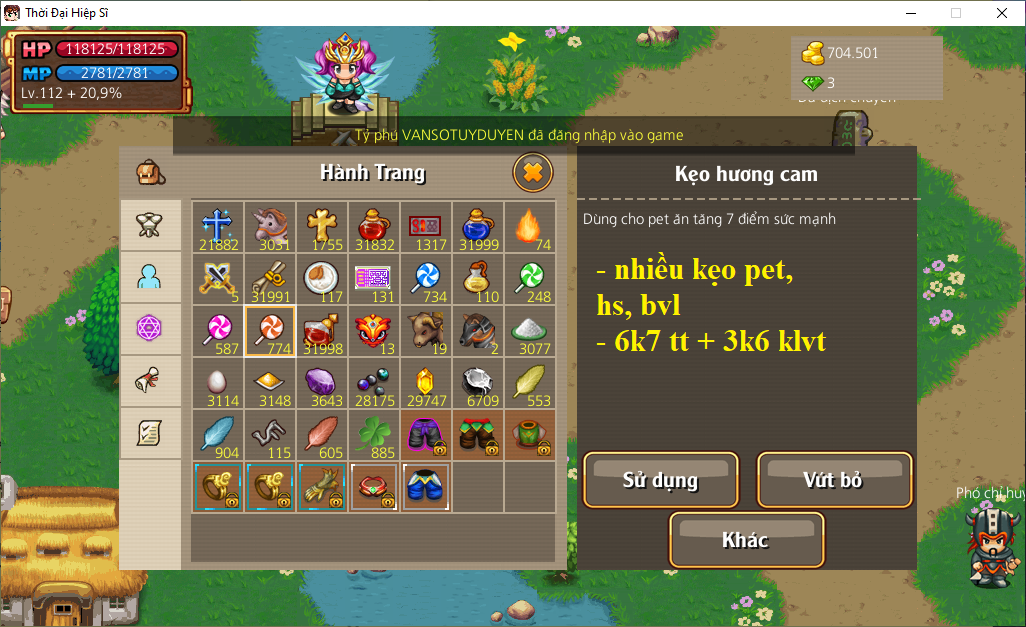
Task: Select the blue feather stack
Action: (x=218, y=435)
